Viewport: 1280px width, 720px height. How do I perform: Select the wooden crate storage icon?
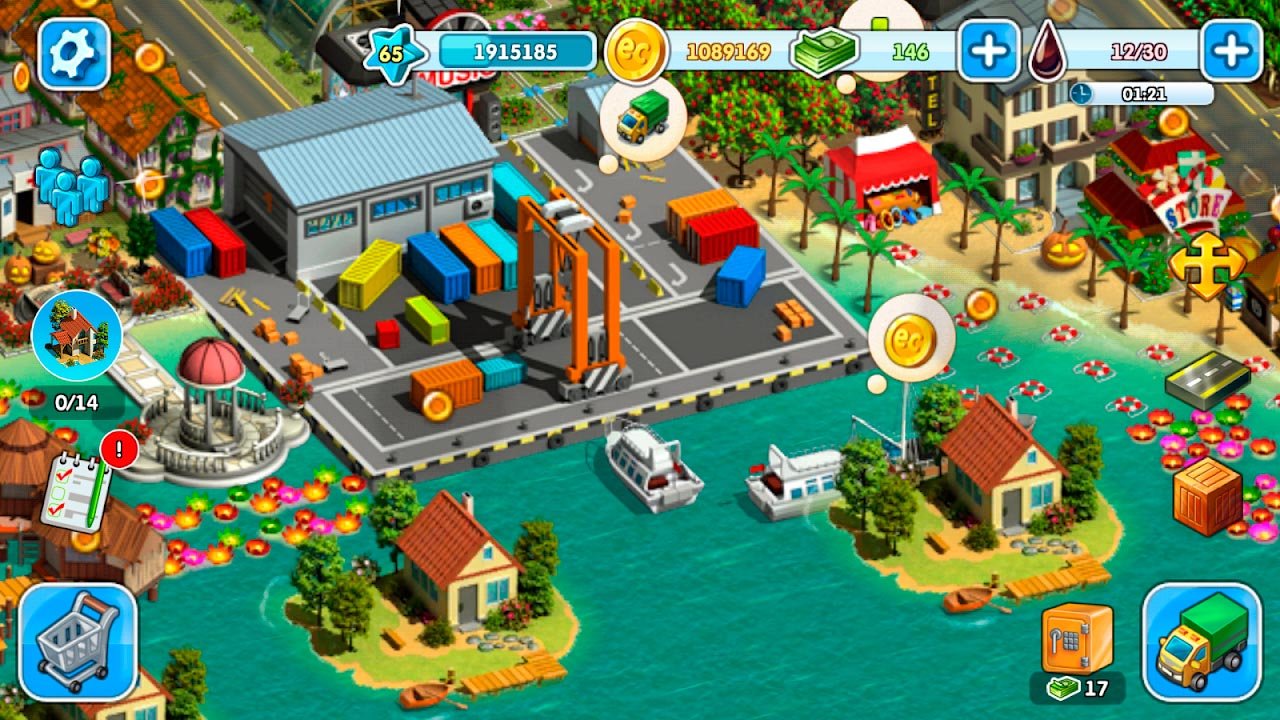(x=1207, y=496)
